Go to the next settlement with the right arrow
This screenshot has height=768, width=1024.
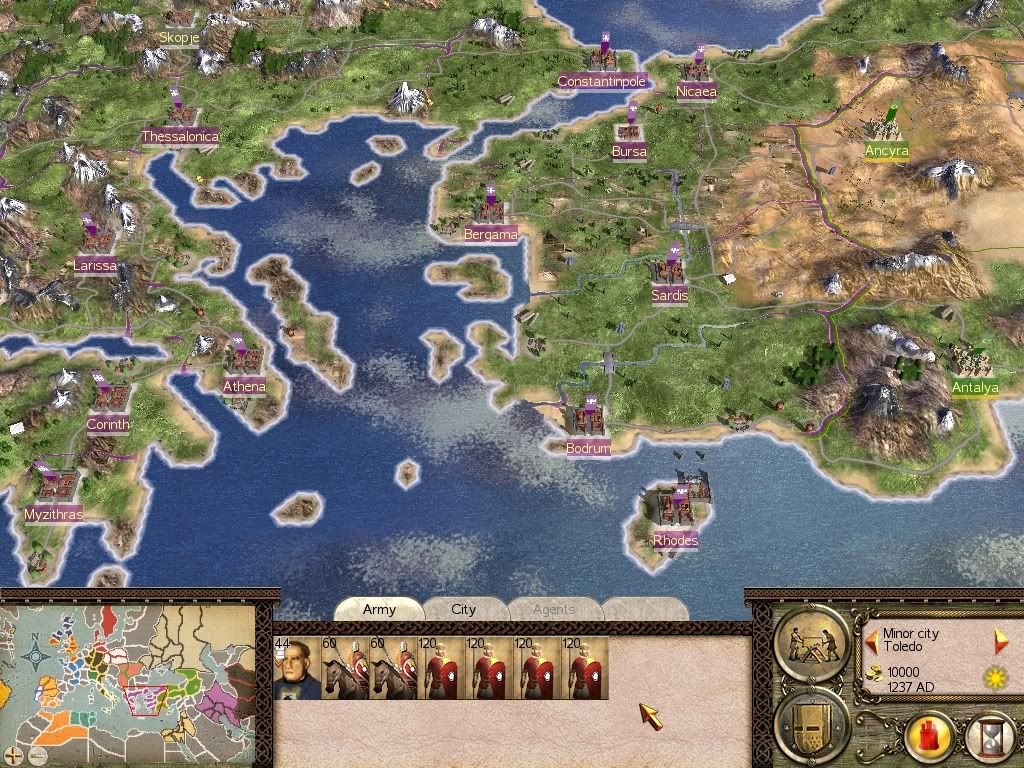click(x=999, y=640)
